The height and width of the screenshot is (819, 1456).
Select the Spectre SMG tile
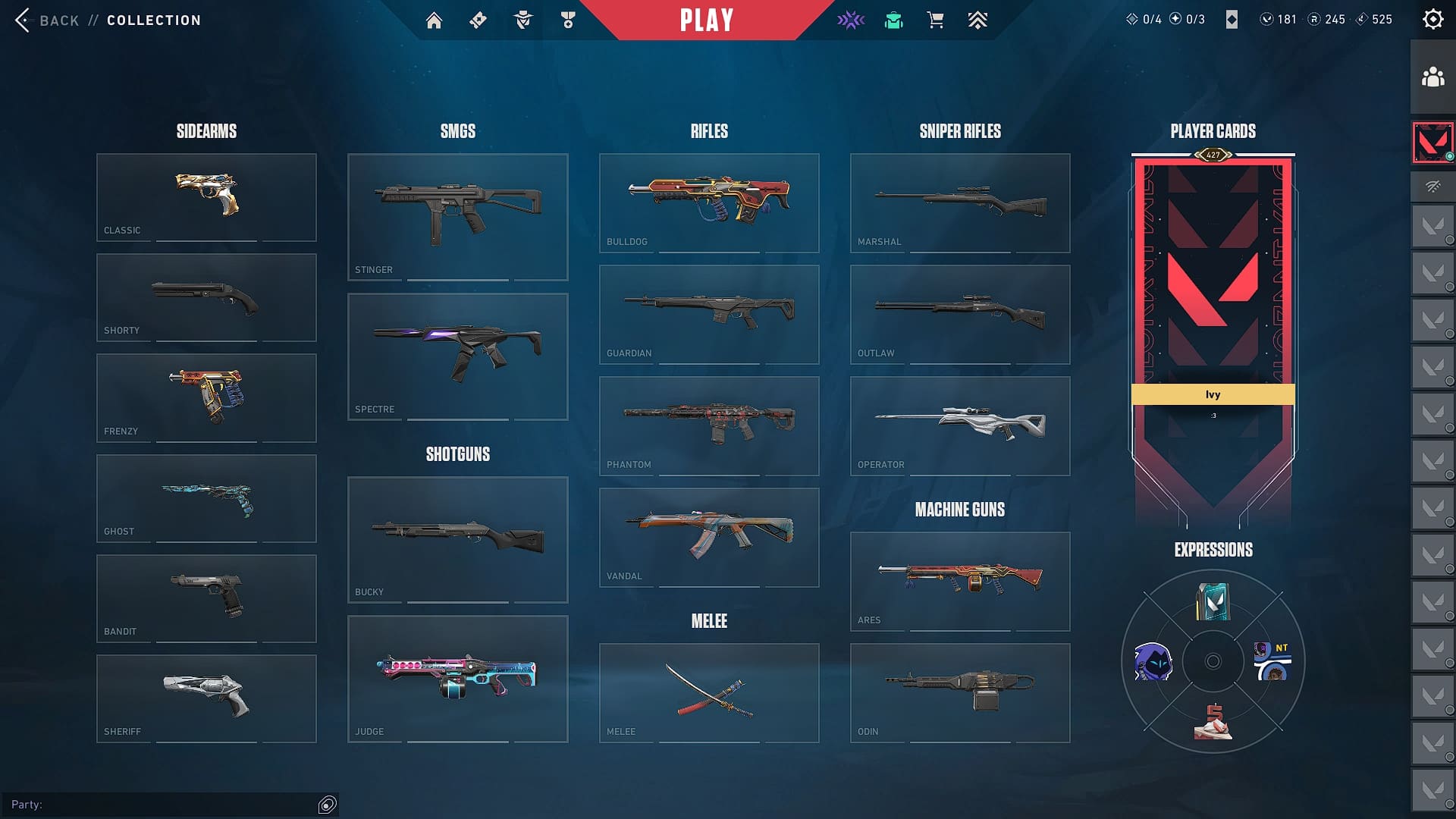457,356
